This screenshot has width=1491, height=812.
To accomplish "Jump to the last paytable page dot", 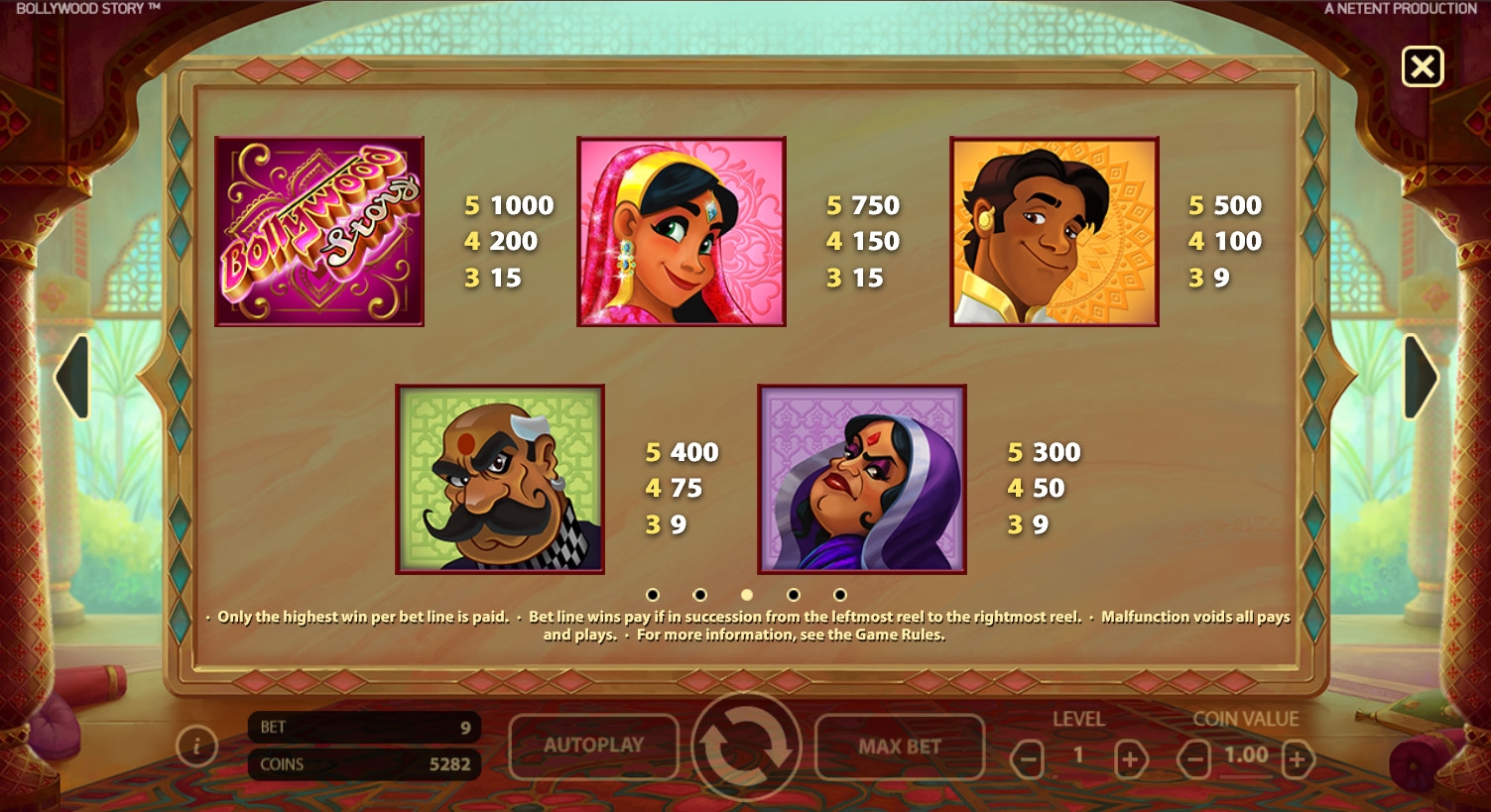I will pyautogui.click(x=840, y=595).
